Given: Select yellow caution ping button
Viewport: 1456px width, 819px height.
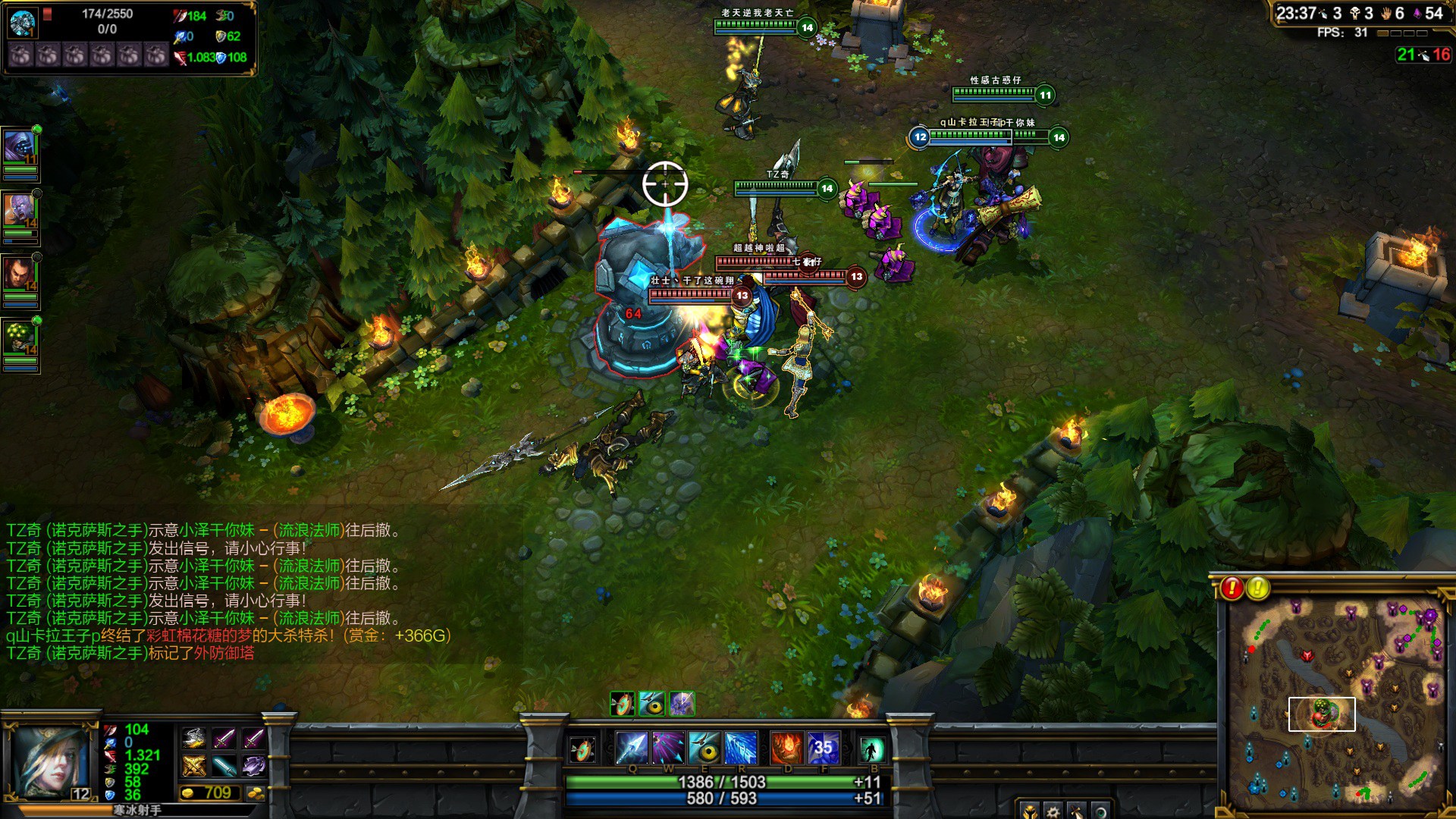Looking at the screenshot, I should tap(1258, 588).
